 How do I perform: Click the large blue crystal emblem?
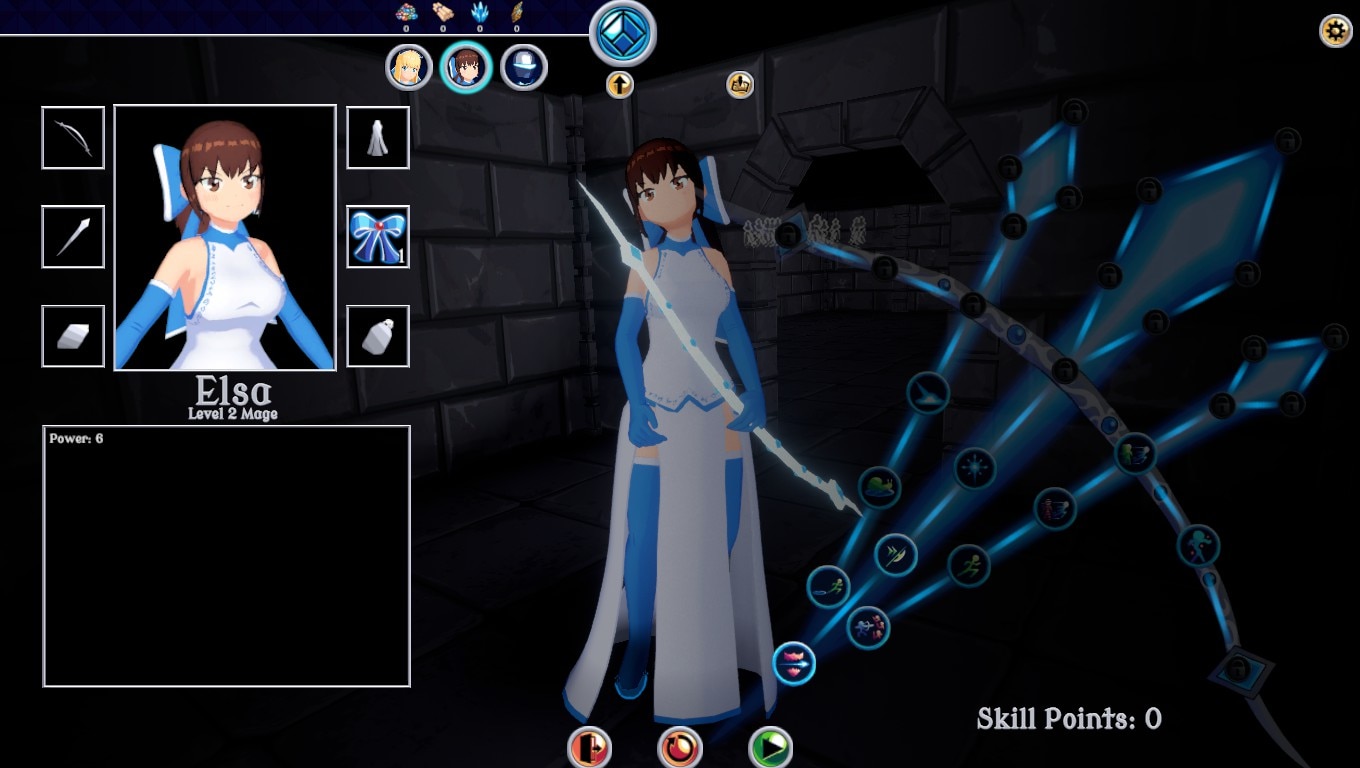622,33
